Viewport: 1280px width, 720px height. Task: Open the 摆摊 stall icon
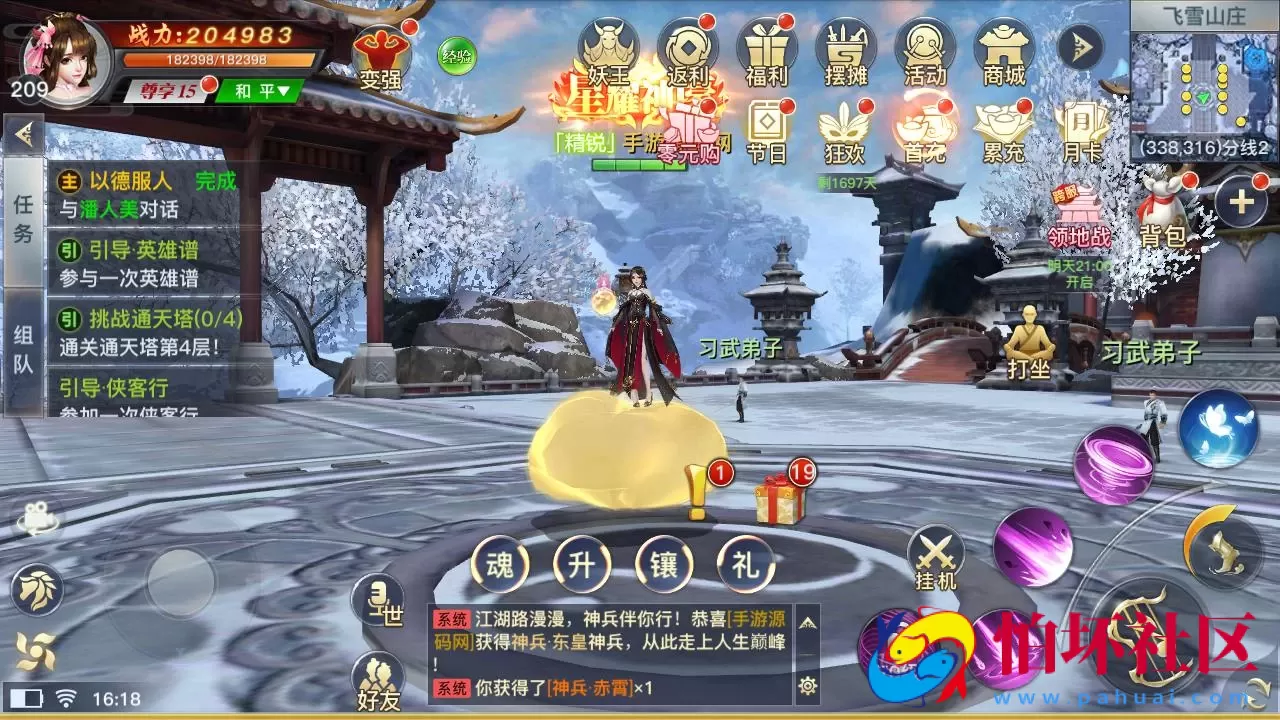845,45
